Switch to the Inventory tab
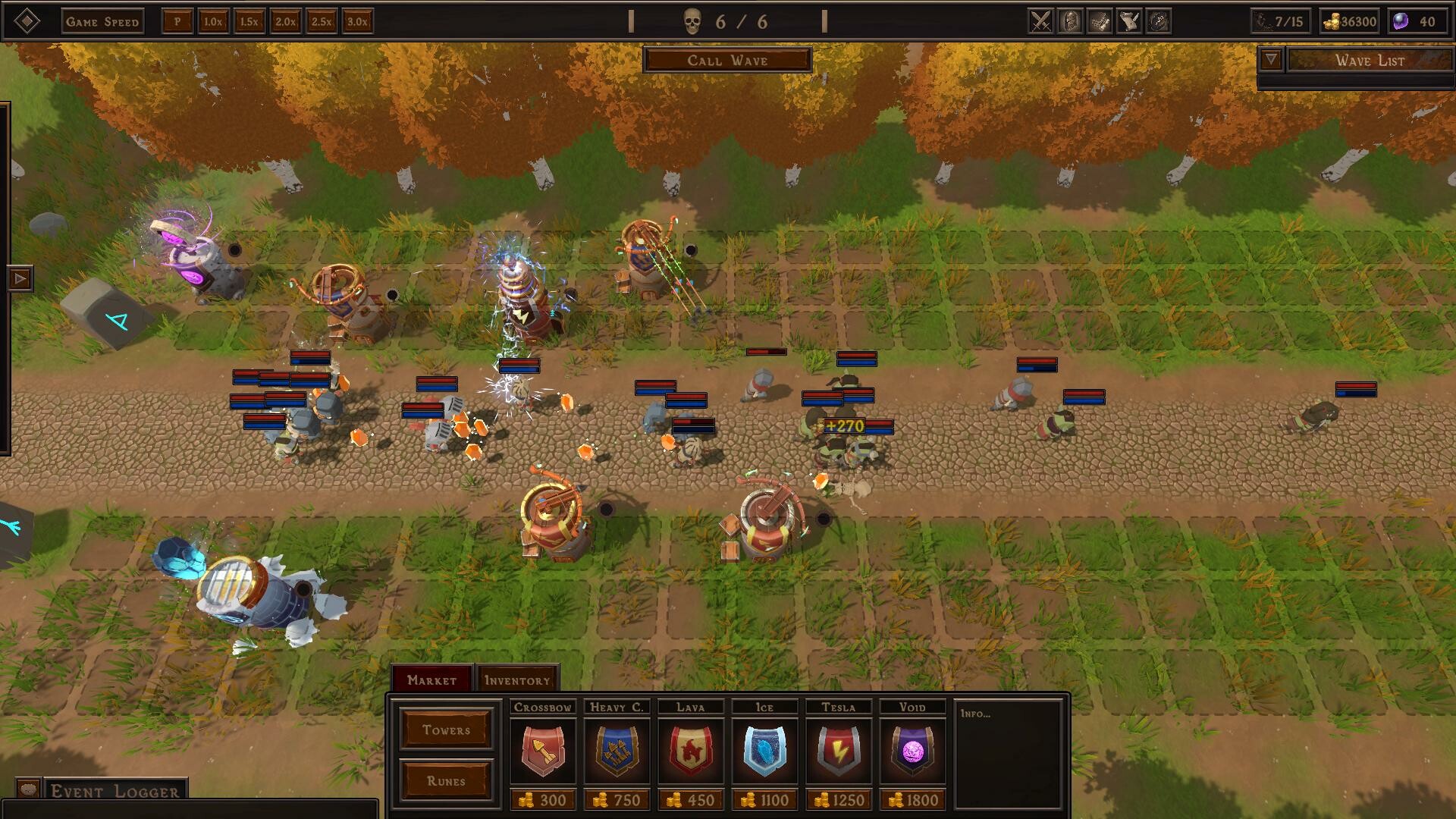 (x=517, y=680)
